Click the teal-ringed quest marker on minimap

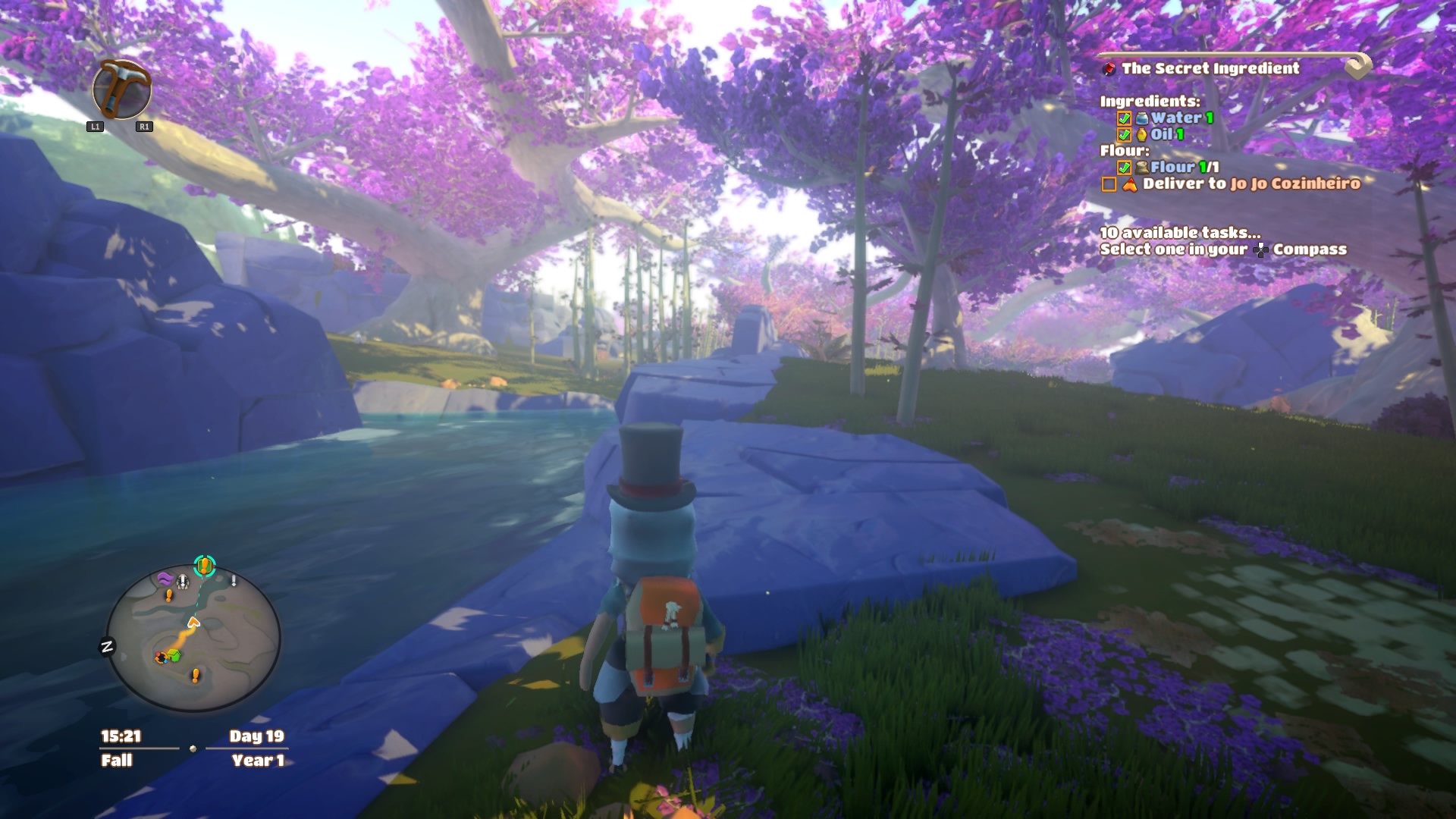(204, 566)
